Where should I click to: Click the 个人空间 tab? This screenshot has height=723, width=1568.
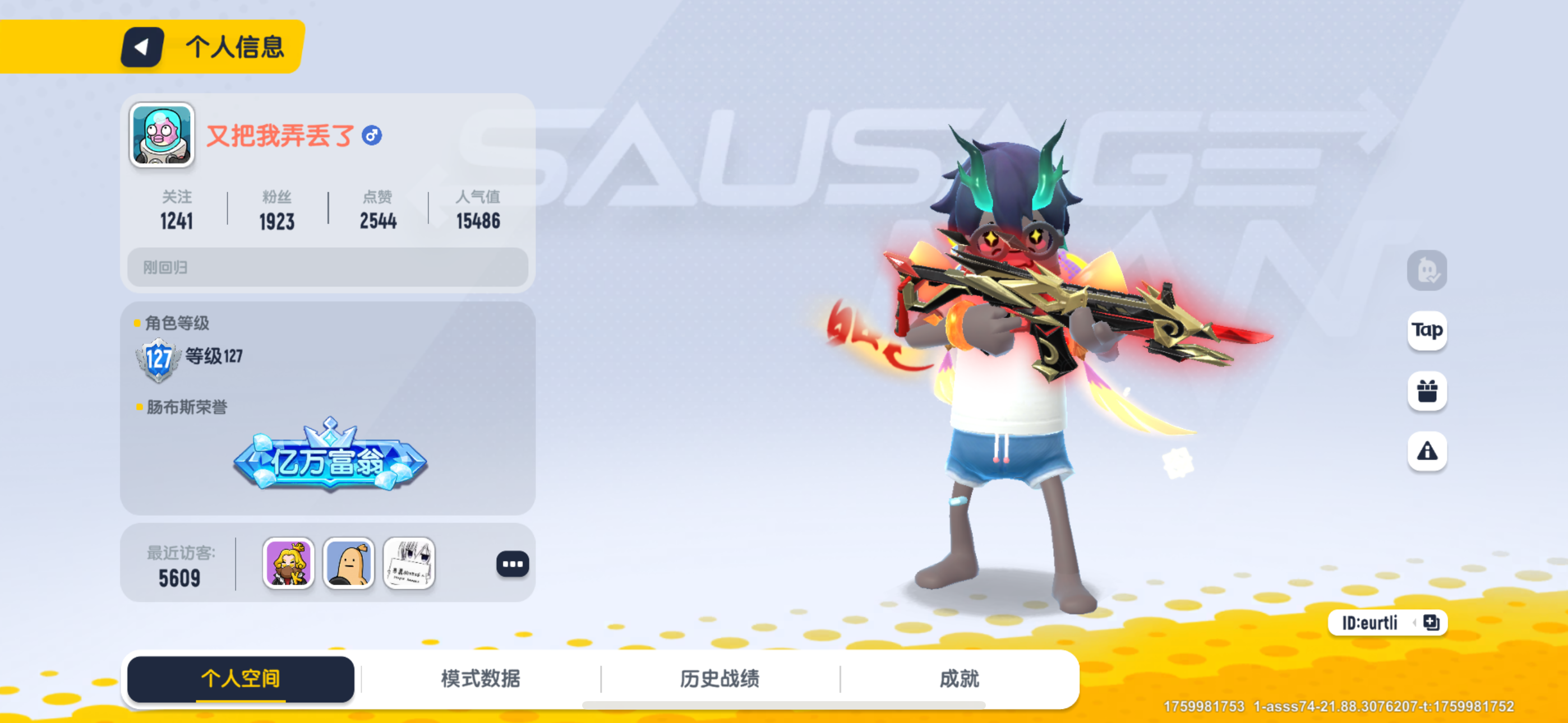tap(240, 679)
